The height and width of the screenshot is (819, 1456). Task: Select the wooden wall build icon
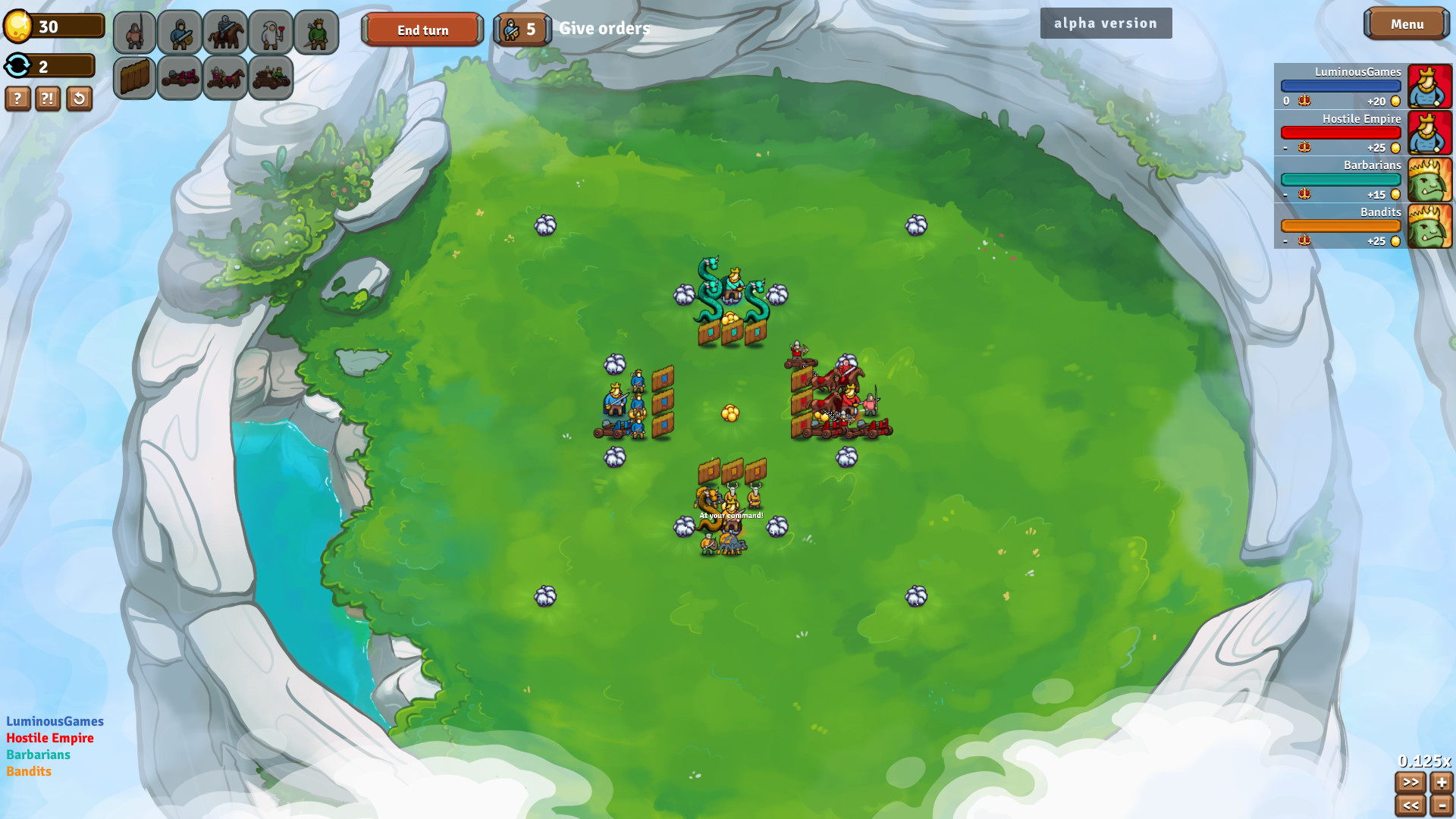[134, 77]
